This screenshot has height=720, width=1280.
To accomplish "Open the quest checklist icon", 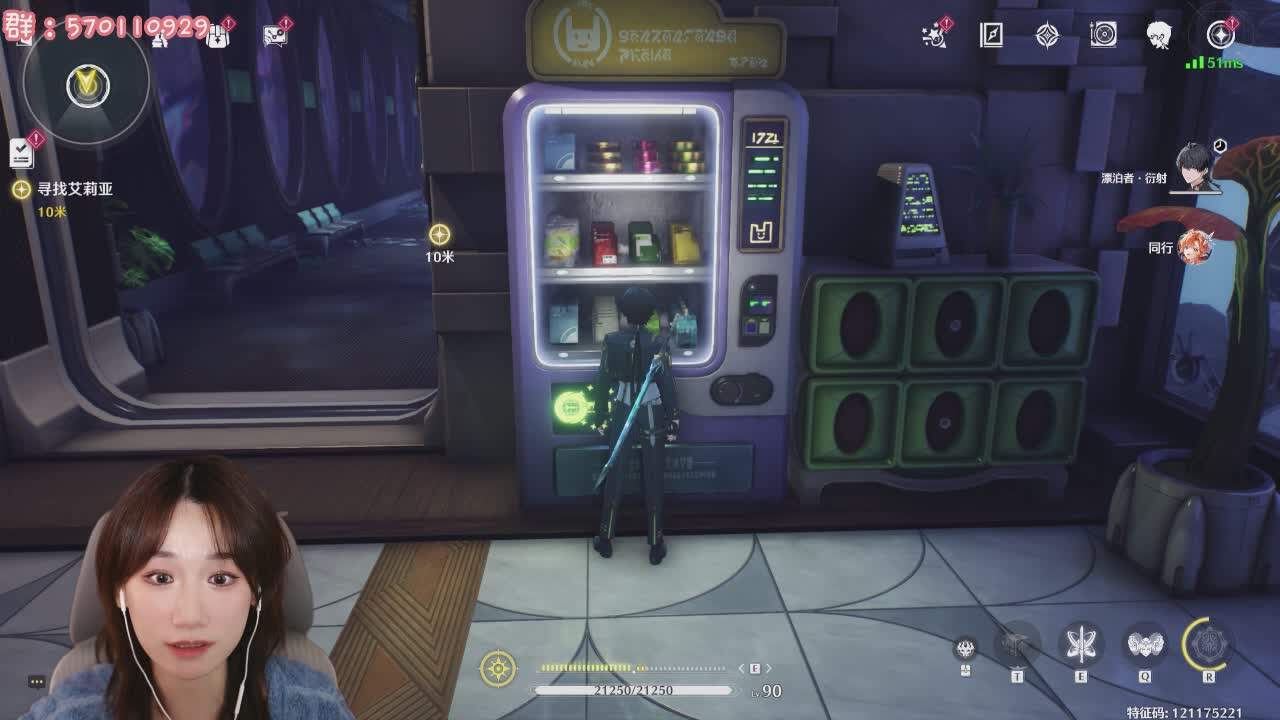I will coord(22,152).
